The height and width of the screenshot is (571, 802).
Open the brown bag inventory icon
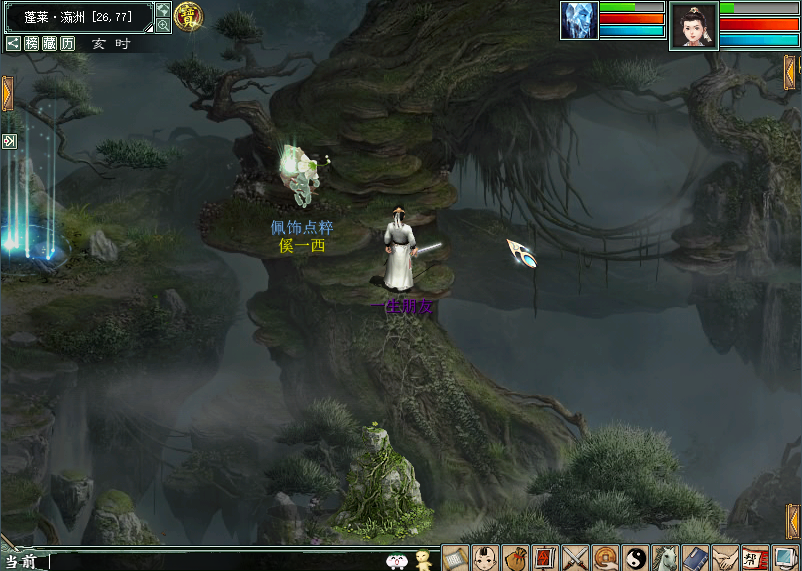[515, 558]
